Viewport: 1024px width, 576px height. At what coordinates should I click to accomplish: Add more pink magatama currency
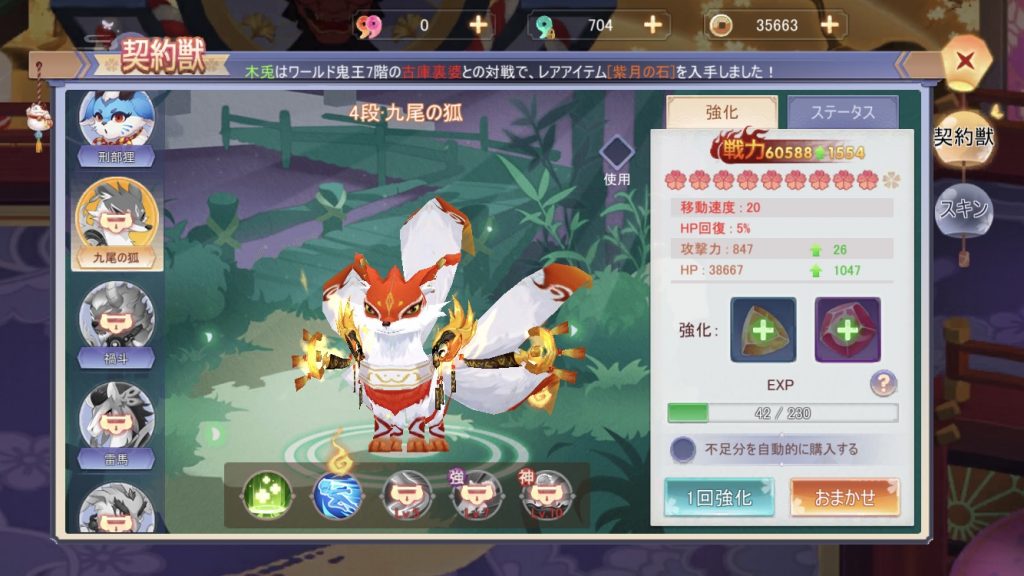[479, 25]
